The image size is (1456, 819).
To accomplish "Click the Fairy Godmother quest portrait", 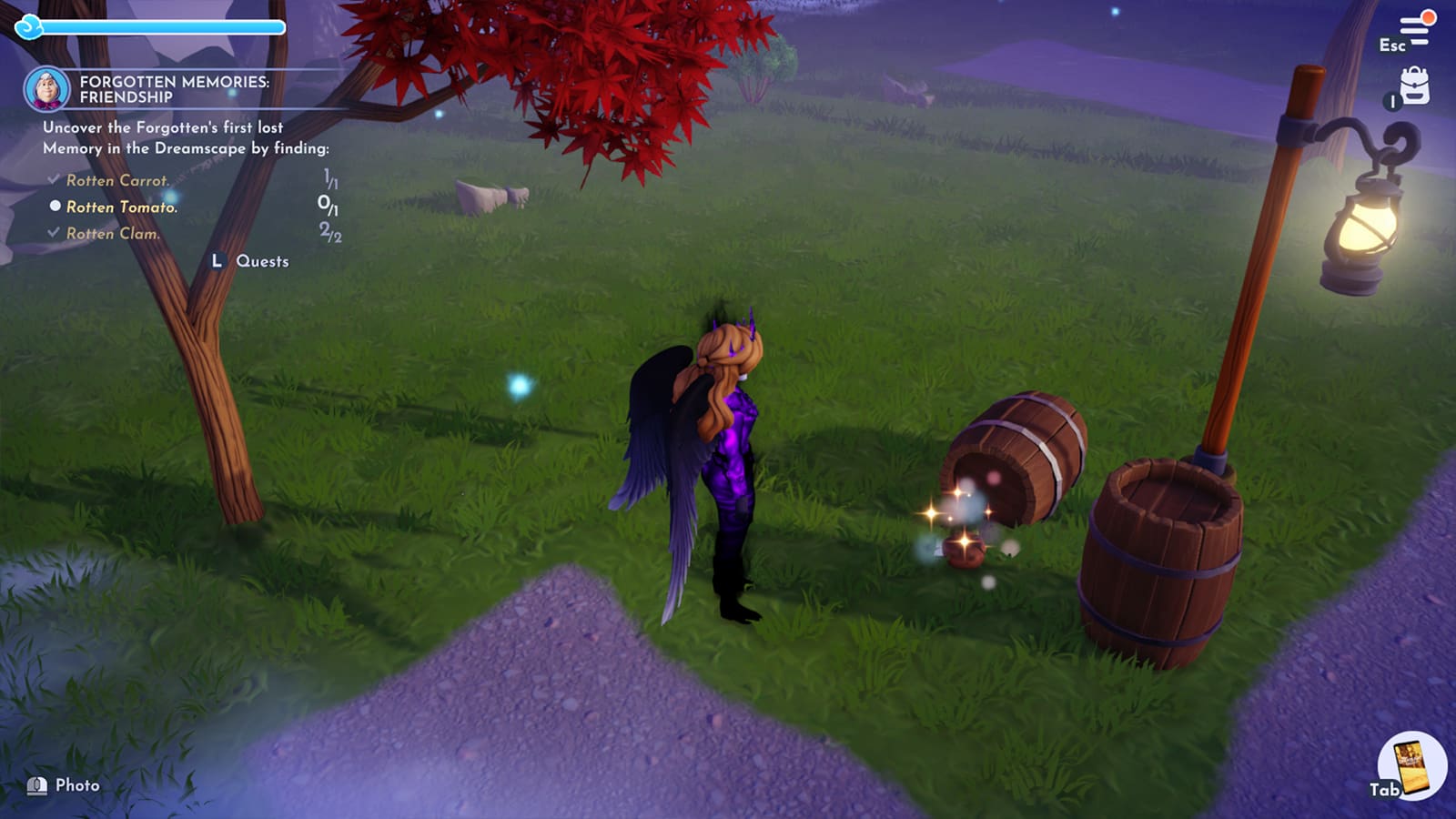I will pos(50,89).
